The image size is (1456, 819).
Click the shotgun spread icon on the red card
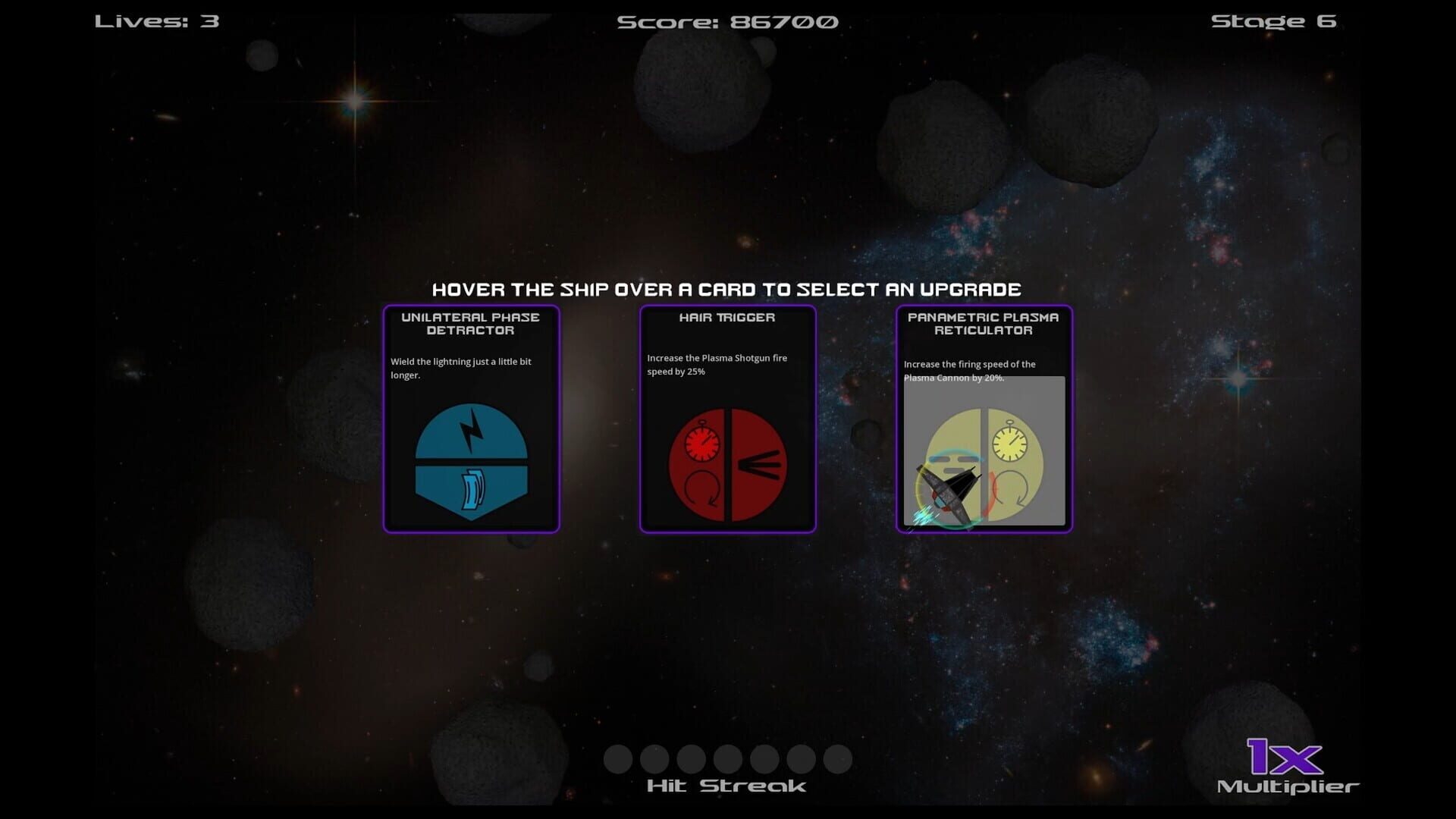pos(758,465)
